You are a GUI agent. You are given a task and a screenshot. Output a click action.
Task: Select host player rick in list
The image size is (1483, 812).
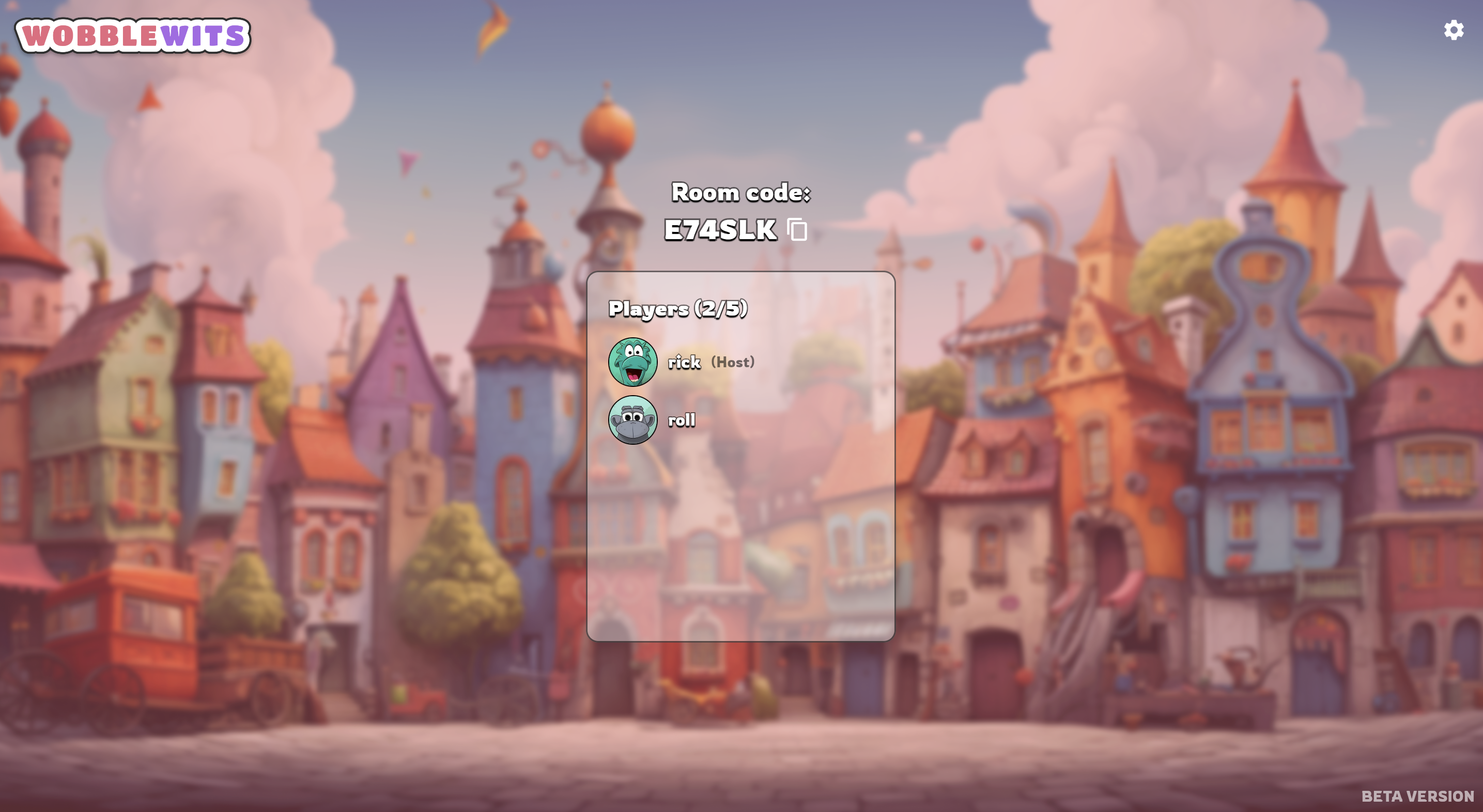[683, 362]
